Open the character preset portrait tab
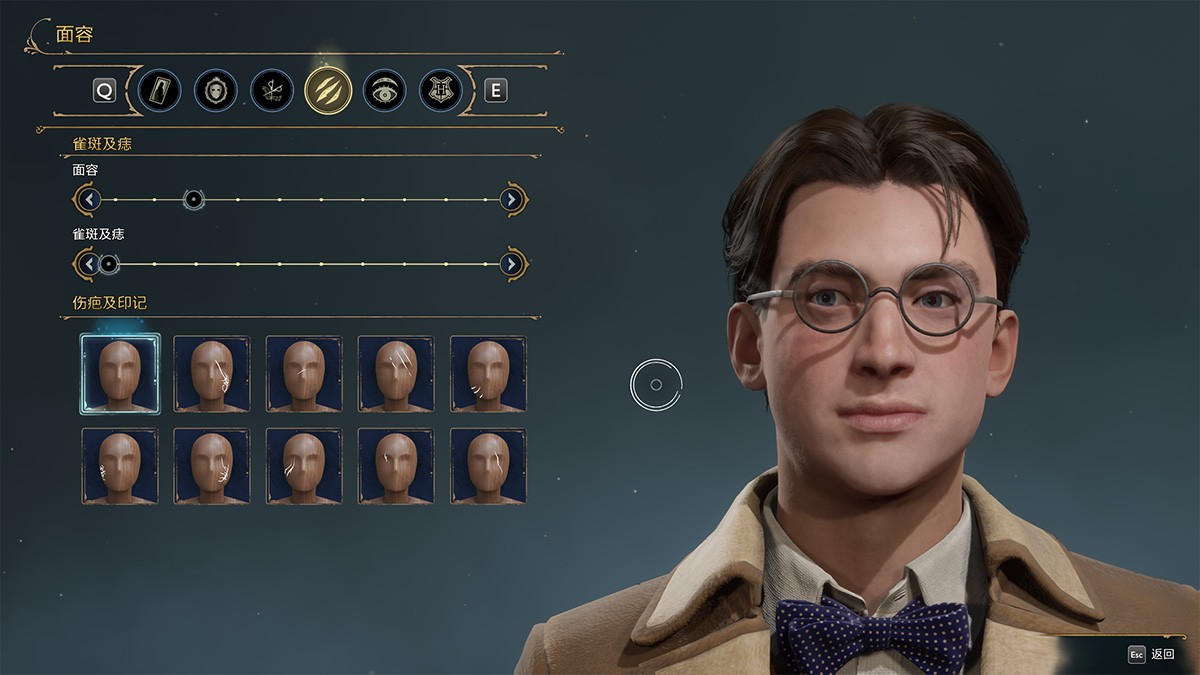Screen dimensions: 1200x675 (160, 91)
